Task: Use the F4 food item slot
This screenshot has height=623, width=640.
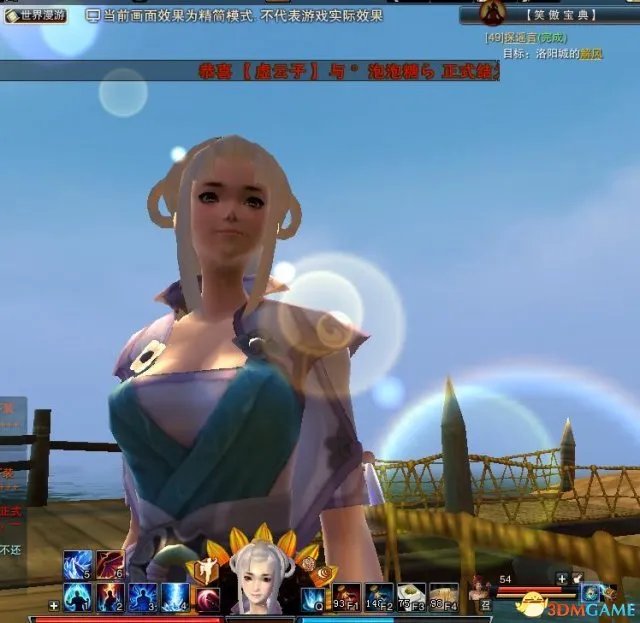Action: (443, 597)
